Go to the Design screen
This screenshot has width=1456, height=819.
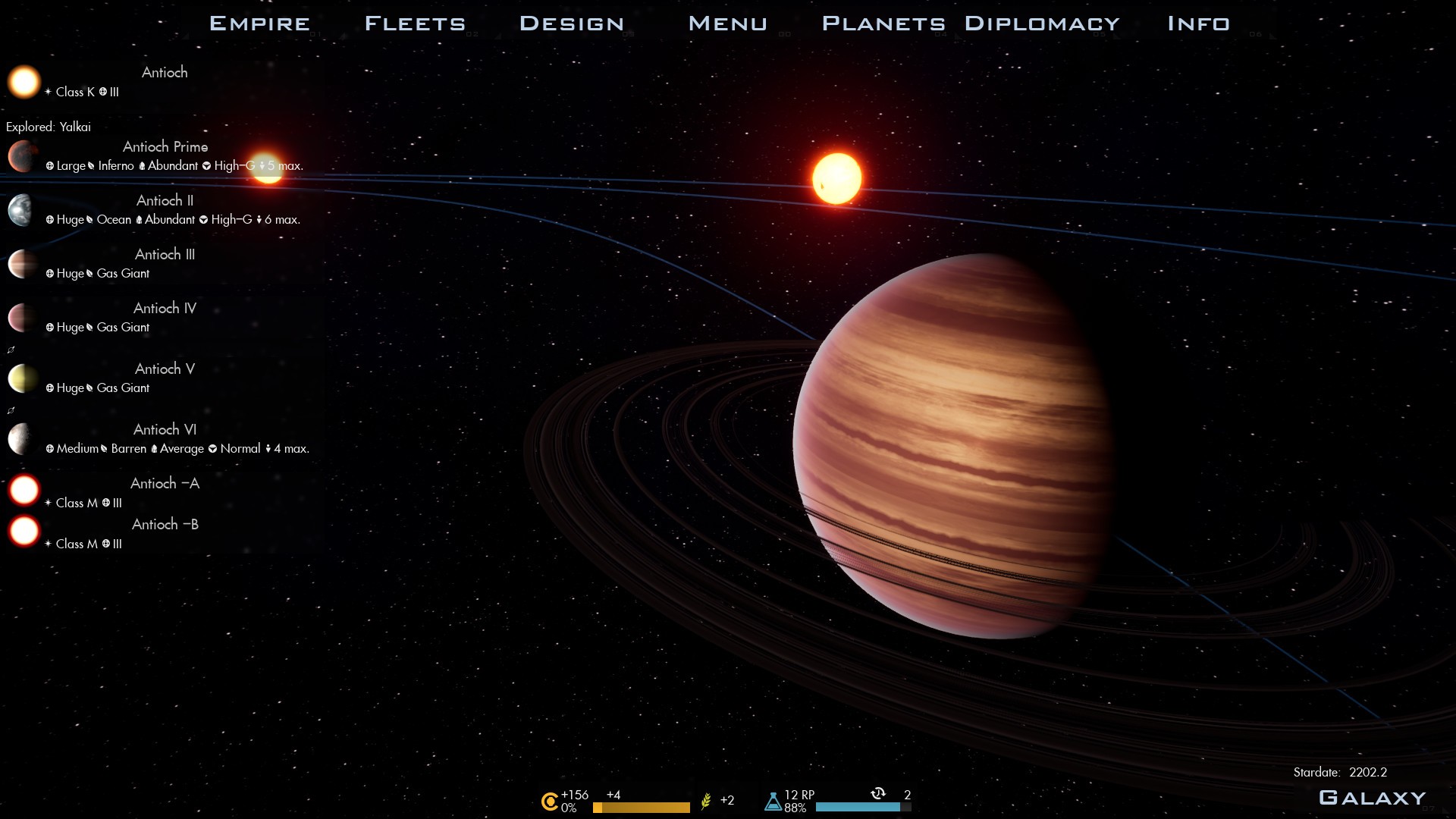click(x=572, y=24)
